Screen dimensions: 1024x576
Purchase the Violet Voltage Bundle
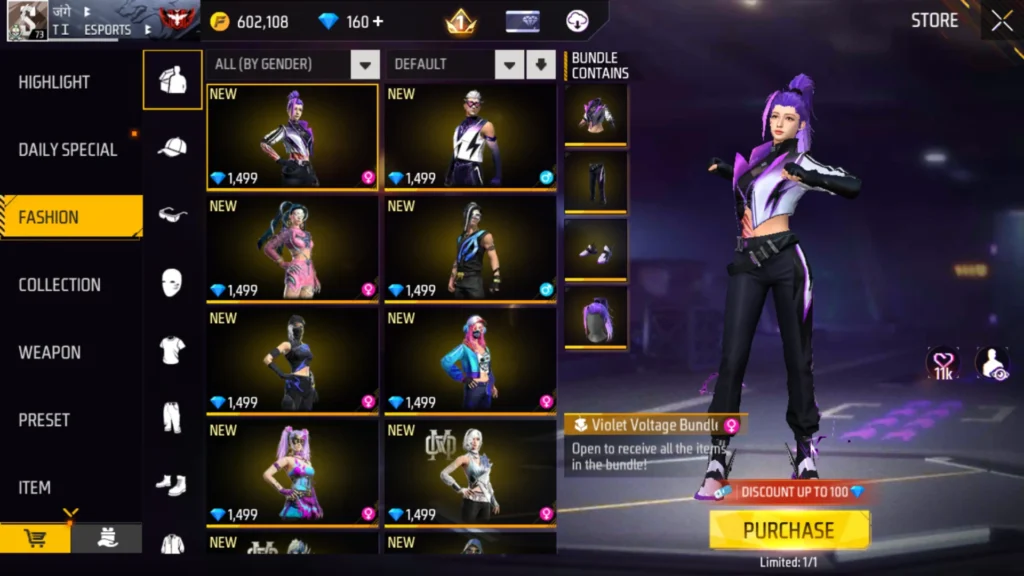coord(789,530)
